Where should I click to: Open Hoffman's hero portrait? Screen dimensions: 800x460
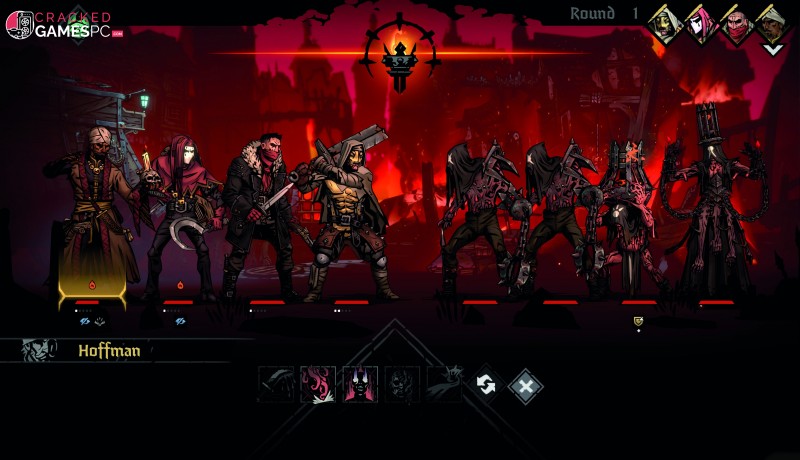(x=38, y=350)
